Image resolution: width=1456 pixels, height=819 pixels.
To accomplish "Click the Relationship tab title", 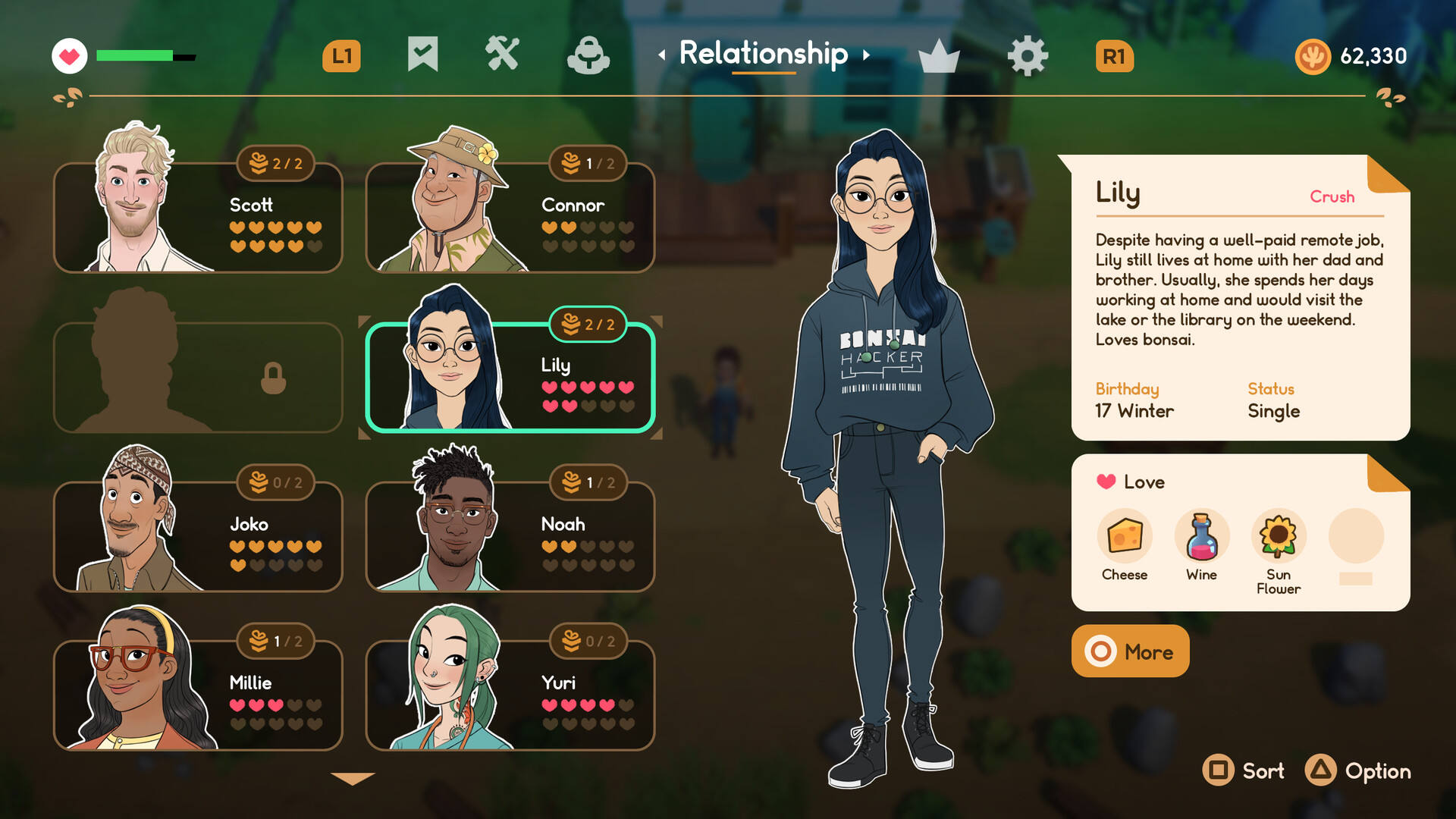I will point(763,54).
